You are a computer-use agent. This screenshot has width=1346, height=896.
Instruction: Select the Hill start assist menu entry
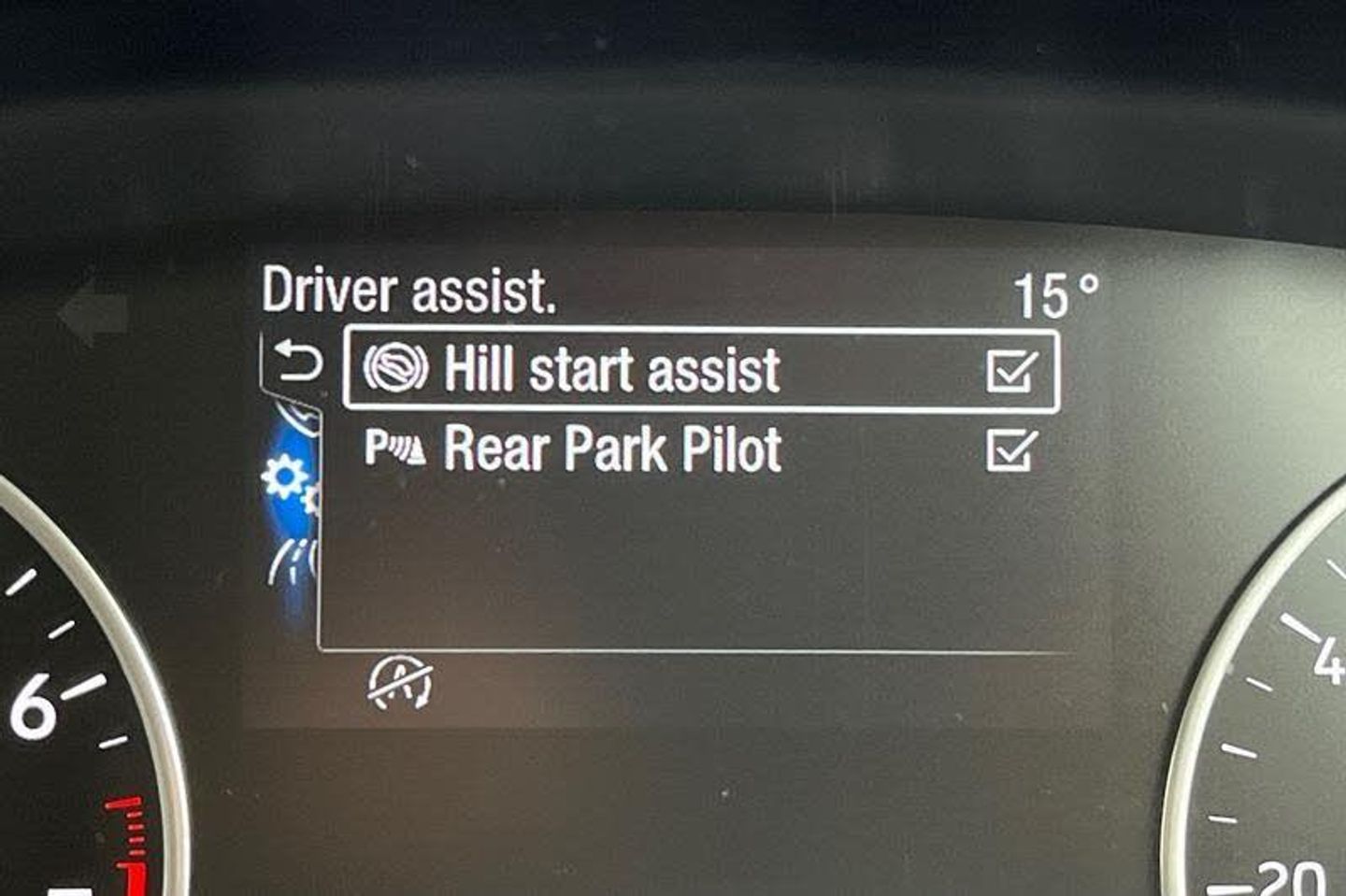611,369
